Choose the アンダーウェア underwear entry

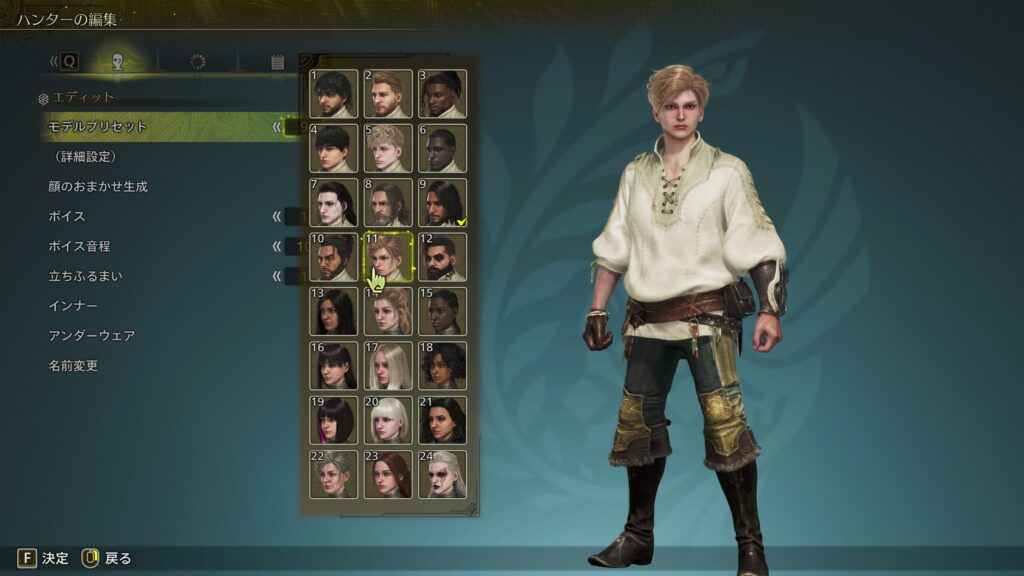tap(91, 336)
